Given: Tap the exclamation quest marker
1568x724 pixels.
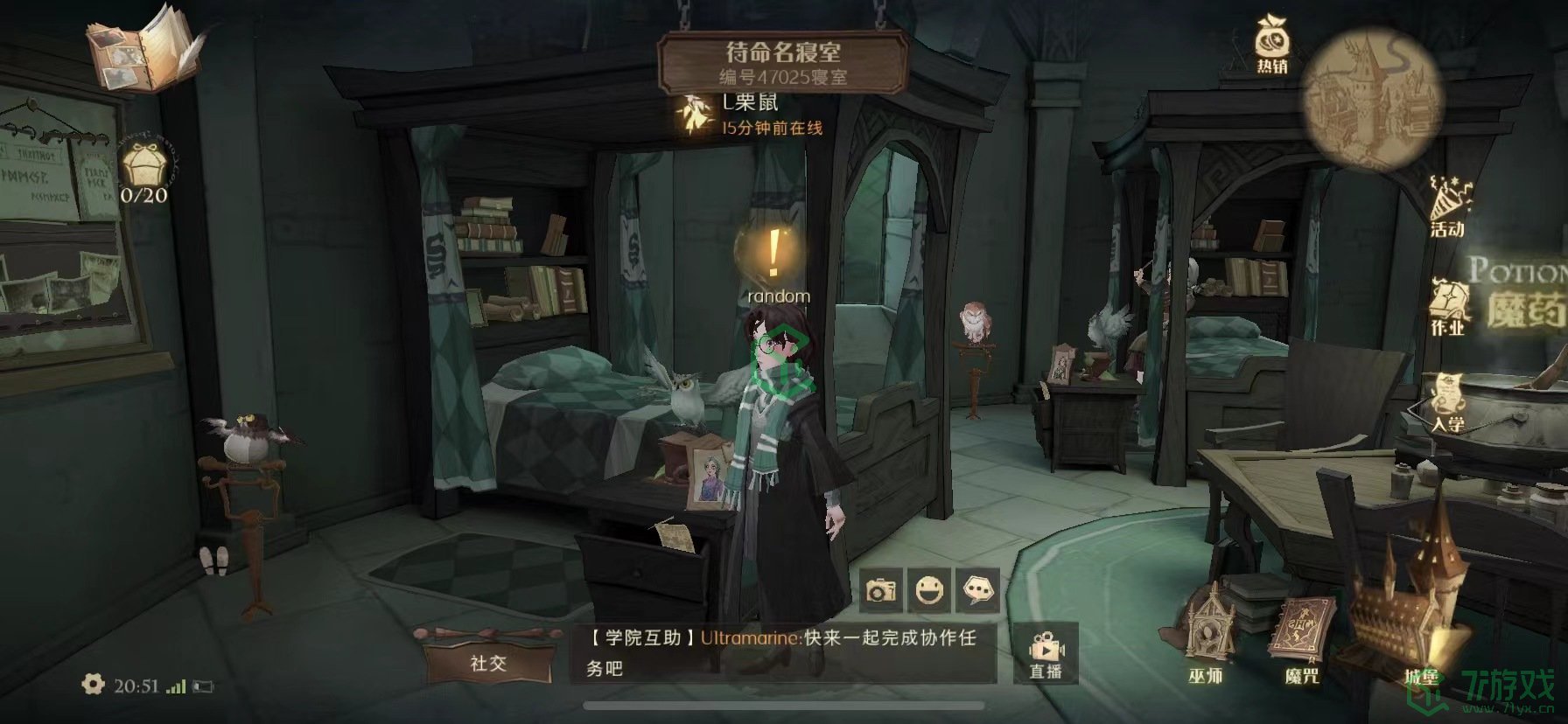Looking at the screenshot, I should [773, 253].
